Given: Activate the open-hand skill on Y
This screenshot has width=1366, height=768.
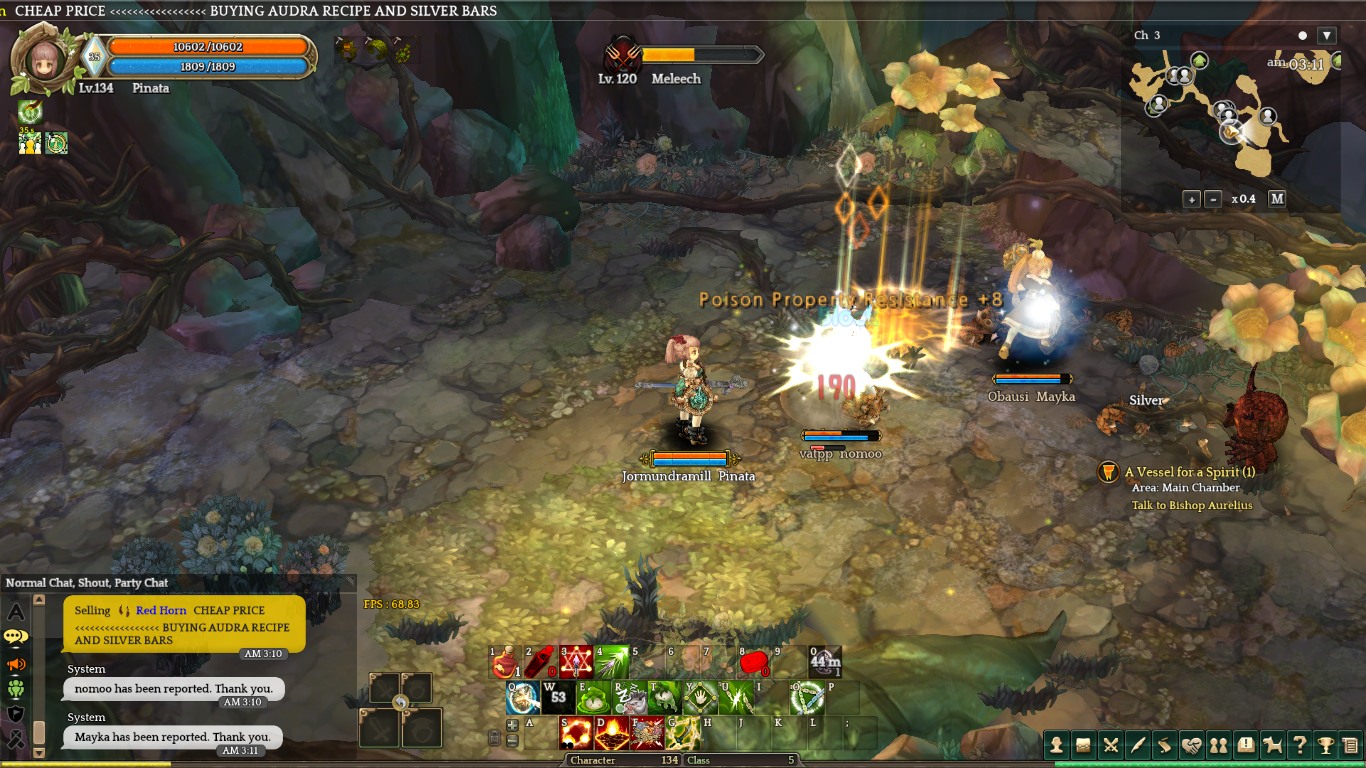Looking at the screenshot, I should click(x=699, y=698).
